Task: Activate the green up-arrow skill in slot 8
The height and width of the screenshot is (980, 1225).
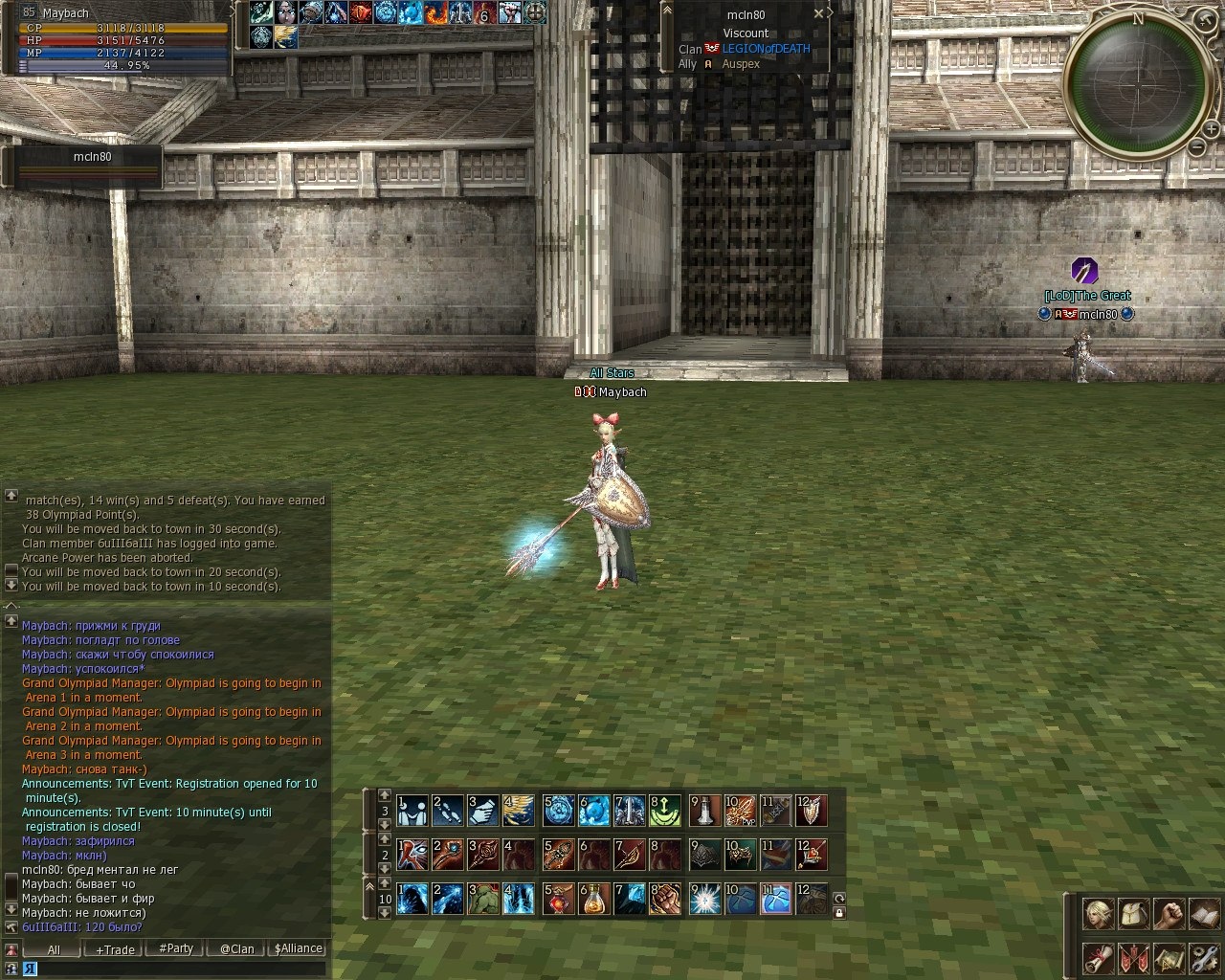Action: (x=666, y=811)
